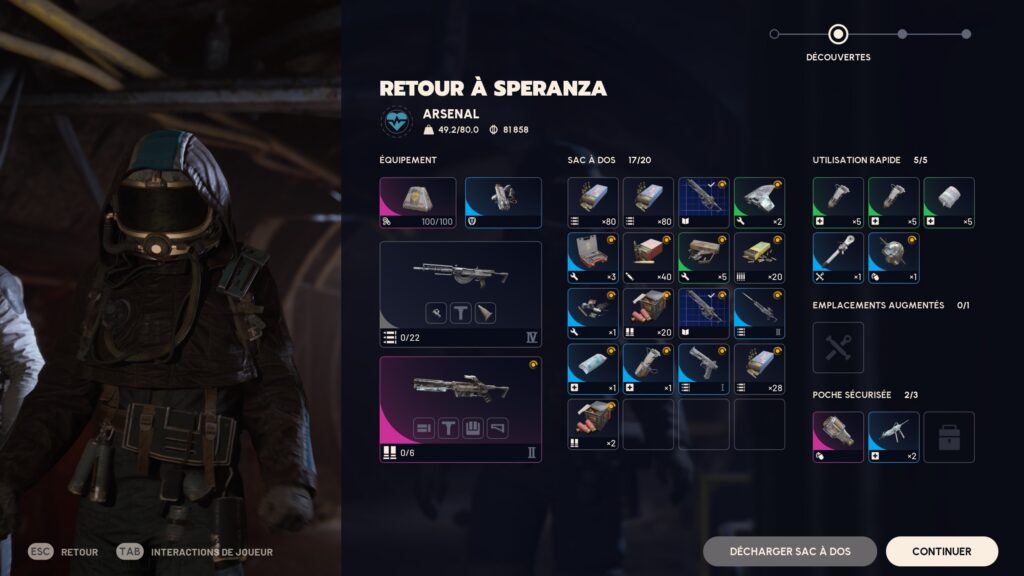1024x576 pixels.
Task: Select the white quick-use item x5
Action: point(949,203)
